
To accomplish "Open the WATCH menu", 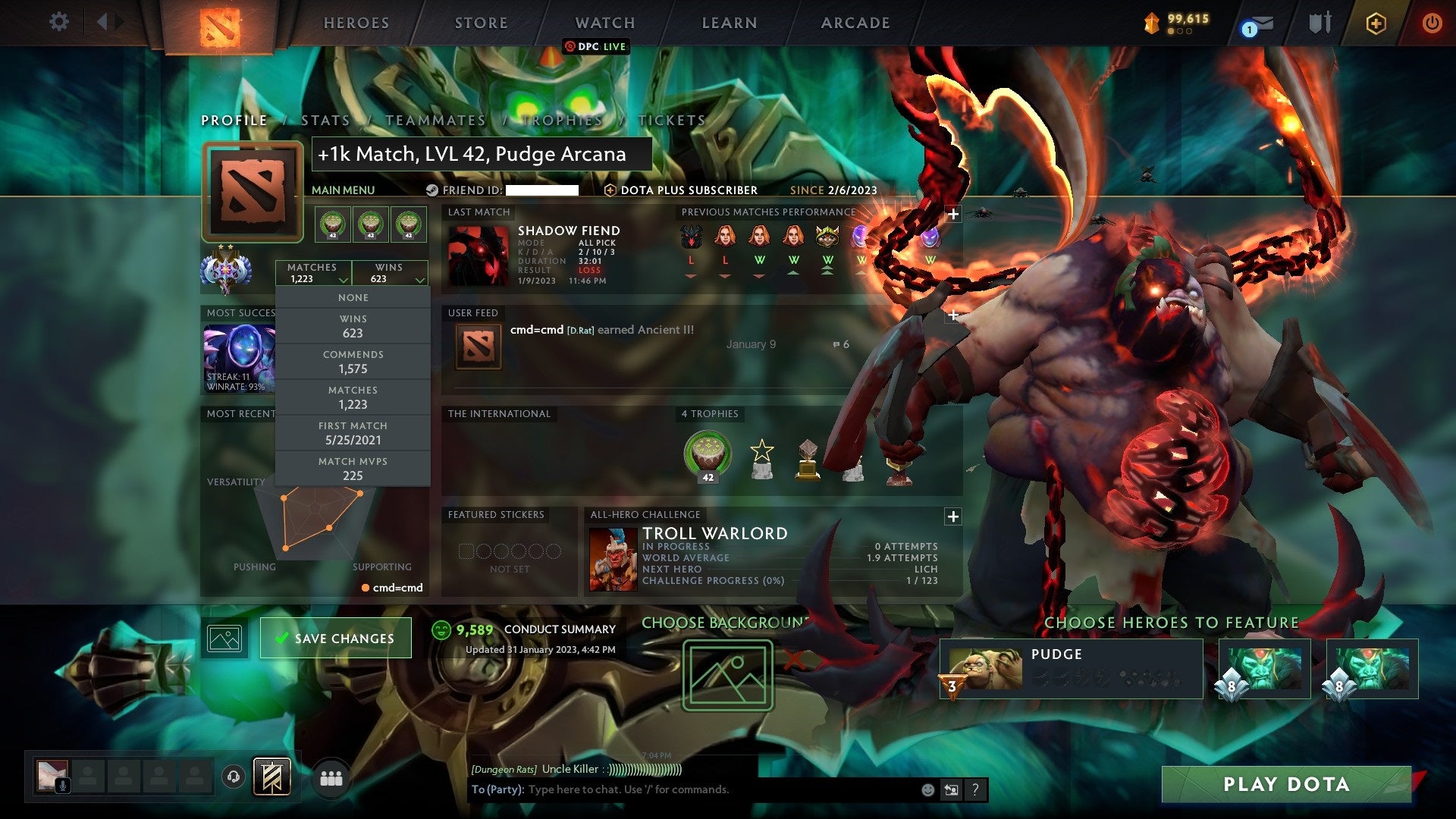I will tap(604, 23).
